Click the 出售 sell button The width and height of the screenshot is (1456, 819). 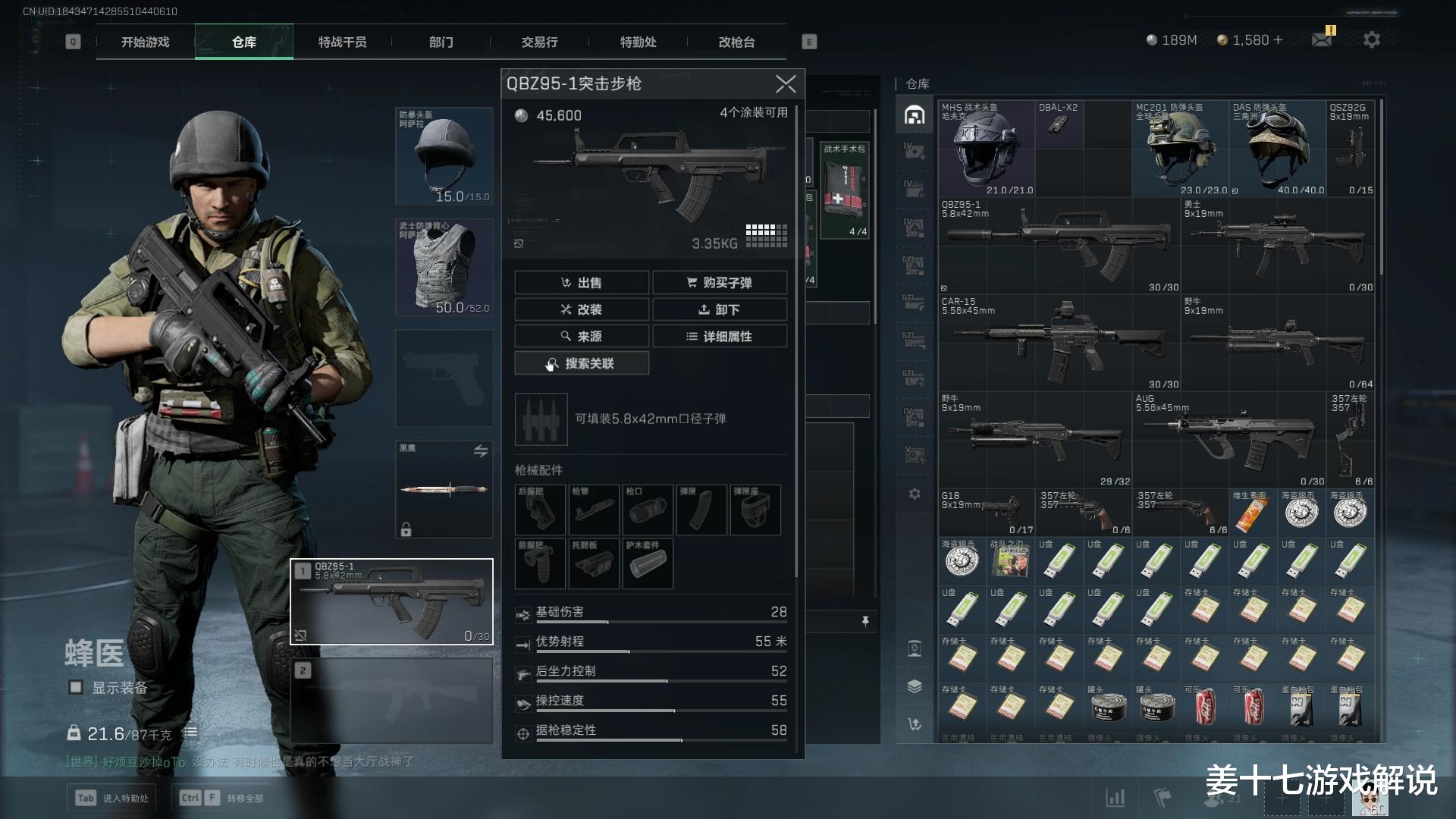582,283
